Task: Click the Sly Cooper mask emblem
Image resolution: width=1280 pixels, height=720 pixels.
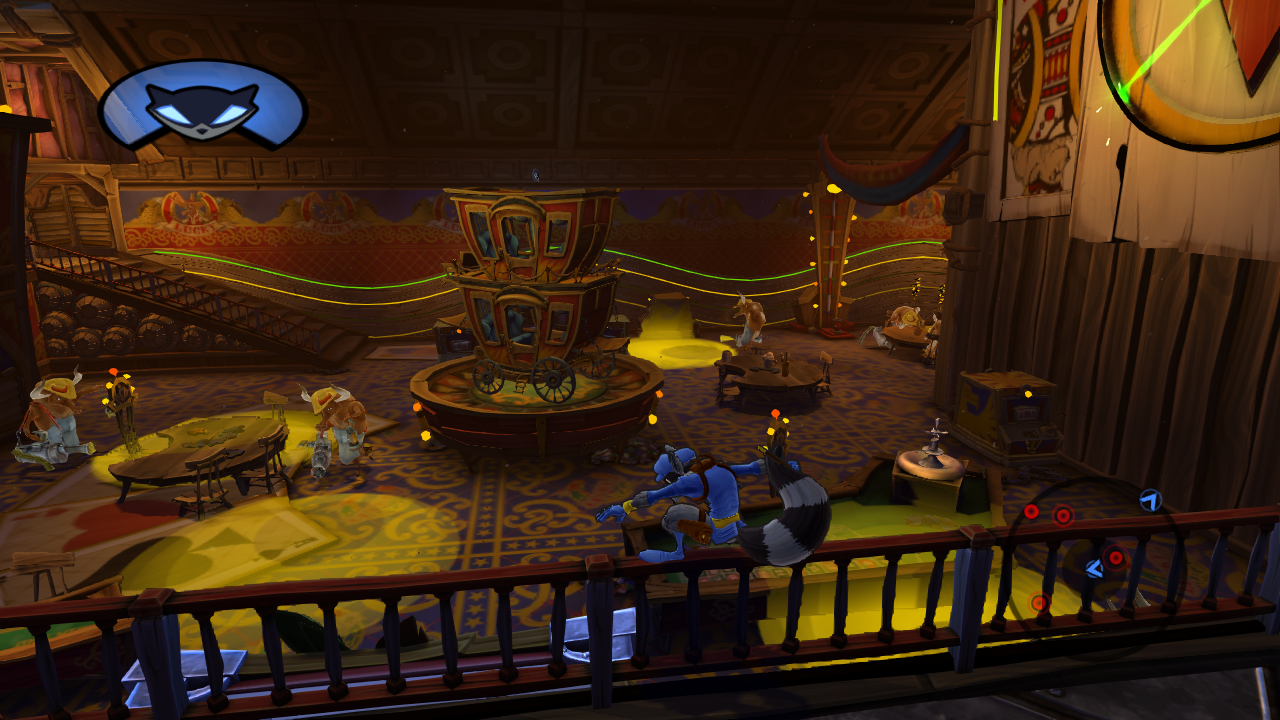Action: coord(203,105)
